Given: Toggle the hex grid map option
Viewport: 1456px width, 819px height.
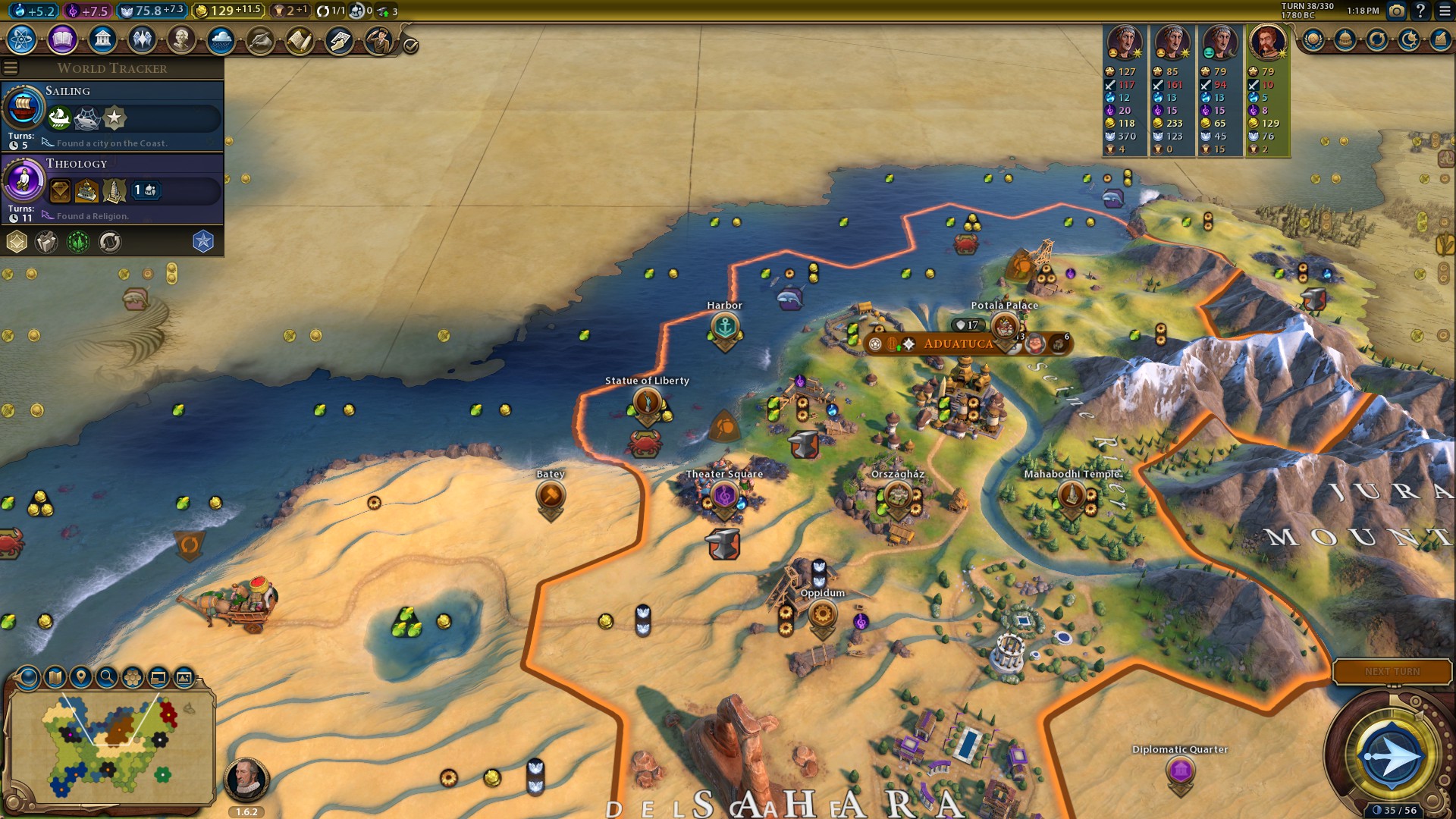Looking at the screenshot, I should point(132,677).
